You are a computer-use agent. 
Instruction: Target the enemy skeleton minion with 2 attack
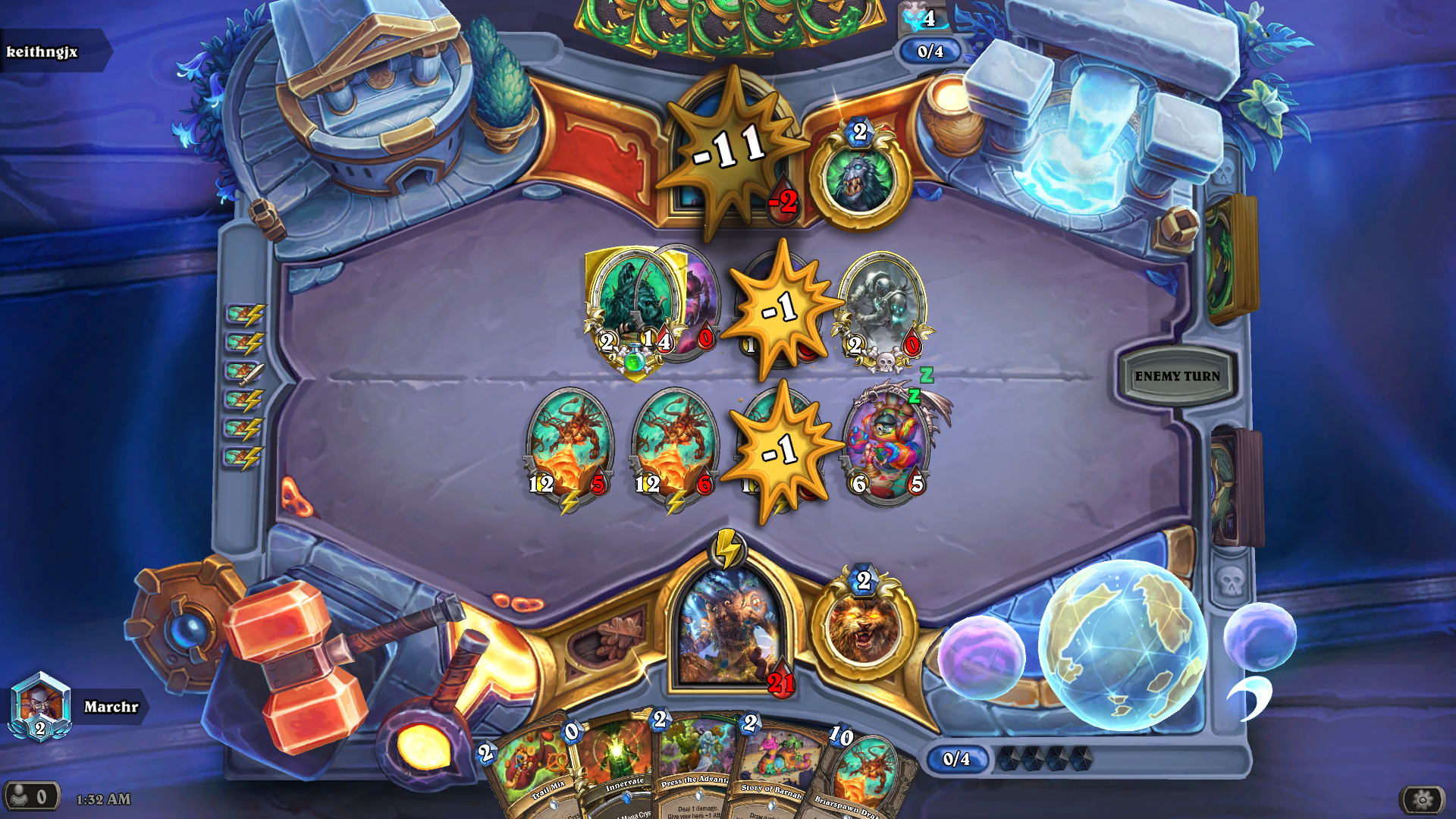[x=882, y=307]
